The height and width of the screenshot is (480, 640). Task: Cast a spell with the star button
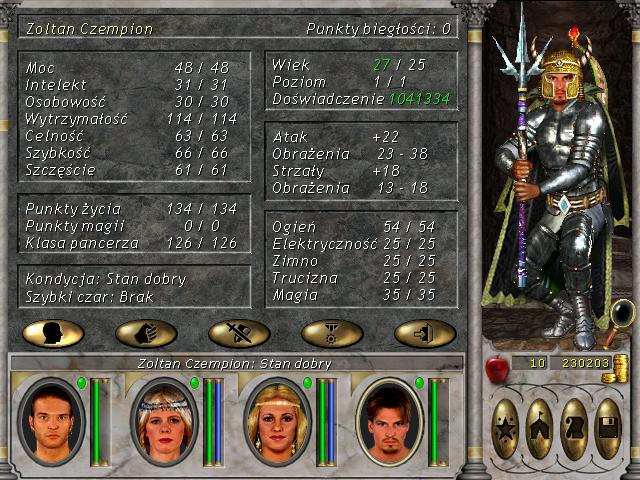tap(507, 428)
